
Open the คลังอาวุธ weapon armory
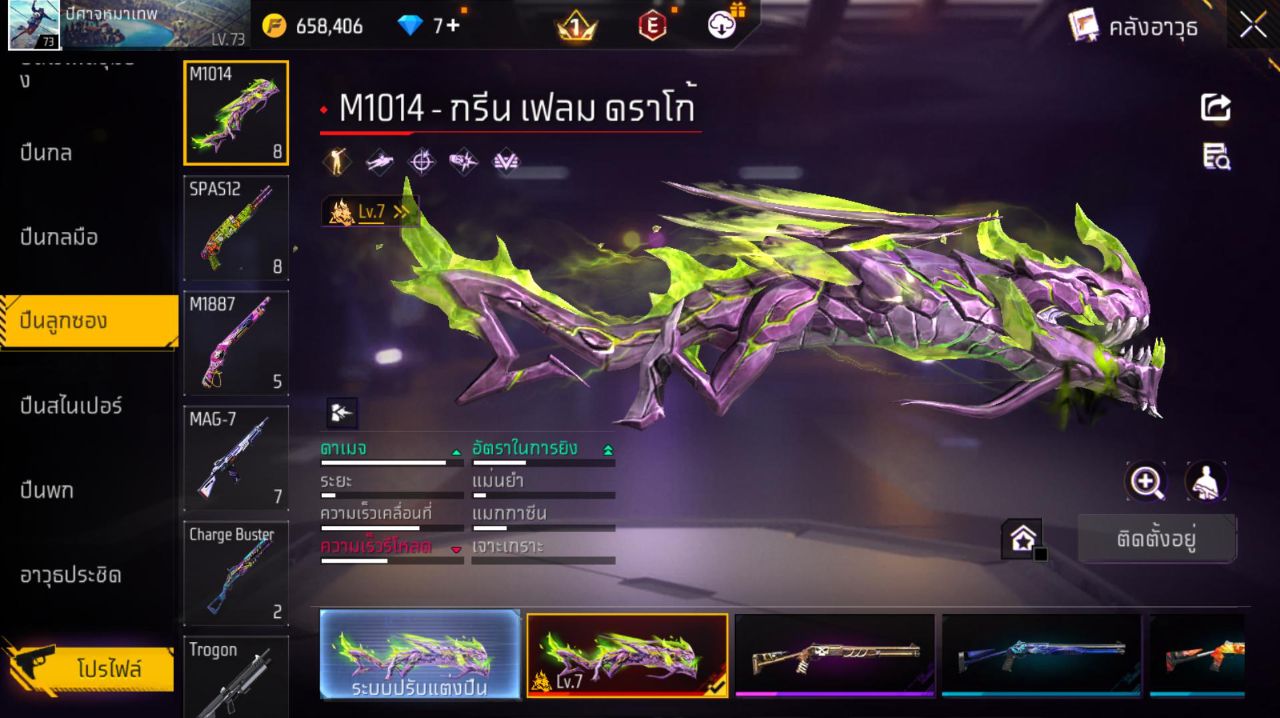click(1134, 26)
